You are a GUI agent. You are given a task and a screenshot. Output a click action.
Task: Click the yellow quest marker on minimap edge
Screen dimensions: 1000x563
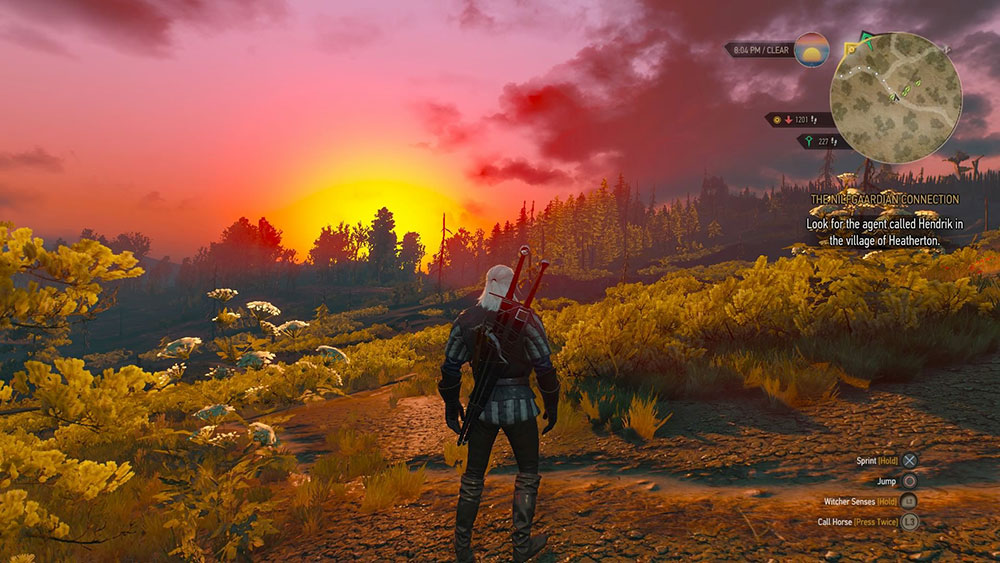click(851, 47)
